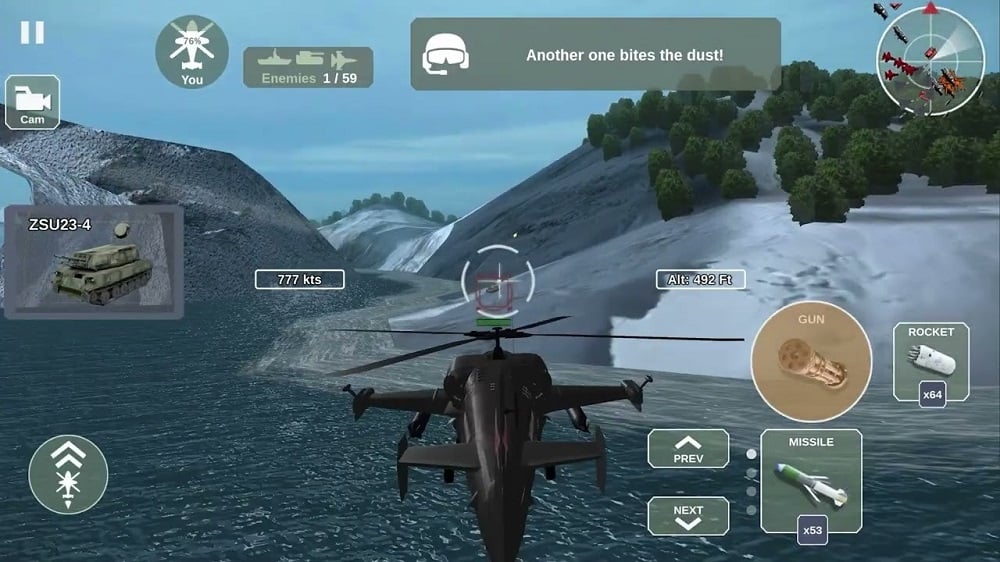1000x562 pixels.
Task: Pause the game
Action: (x=32, y=32)
